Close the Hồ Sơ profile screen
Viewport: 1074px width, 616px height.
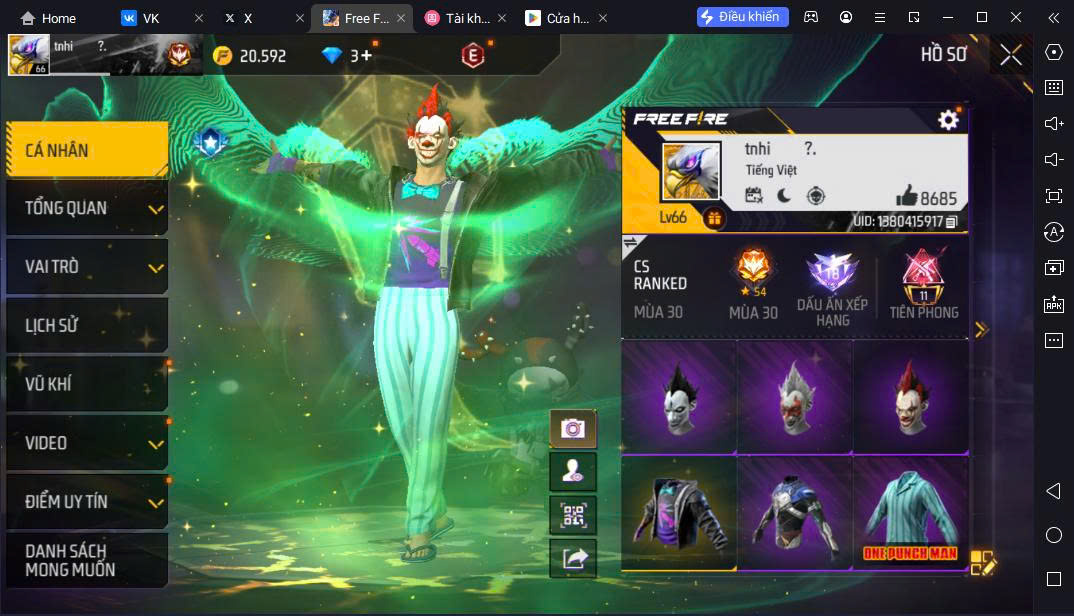pyautogui.click(x=1011, y=55)
